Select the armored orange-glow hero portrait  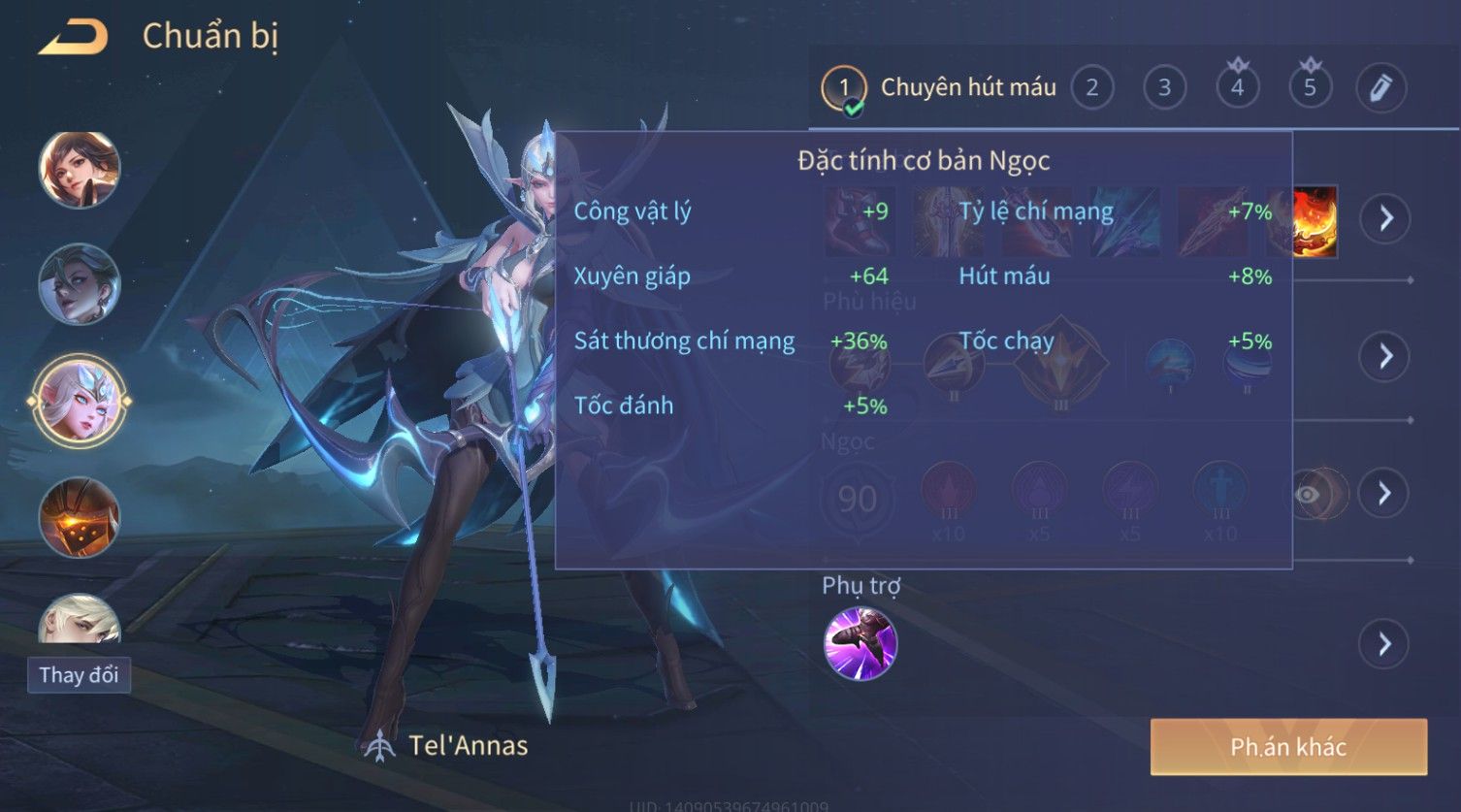click(x=79, y=517)
